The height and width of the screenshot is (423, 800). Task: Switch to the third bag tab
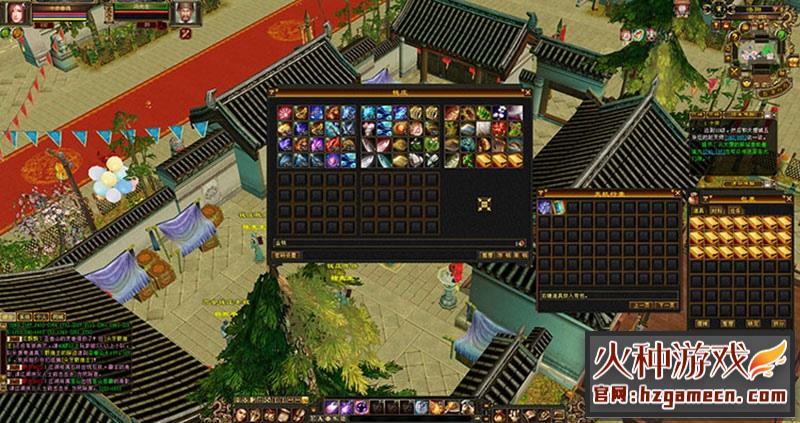731,211
